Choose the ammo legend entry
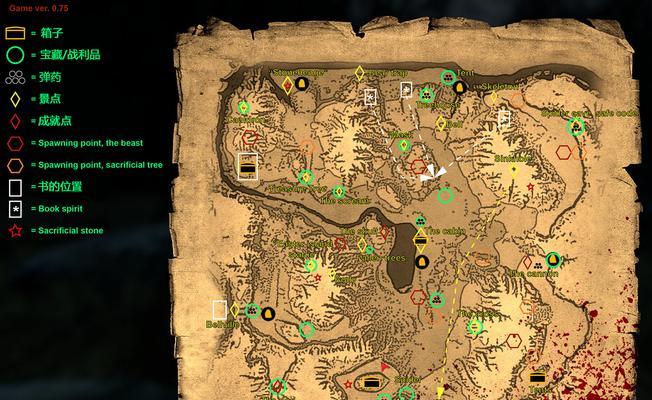 coord(15,77)
